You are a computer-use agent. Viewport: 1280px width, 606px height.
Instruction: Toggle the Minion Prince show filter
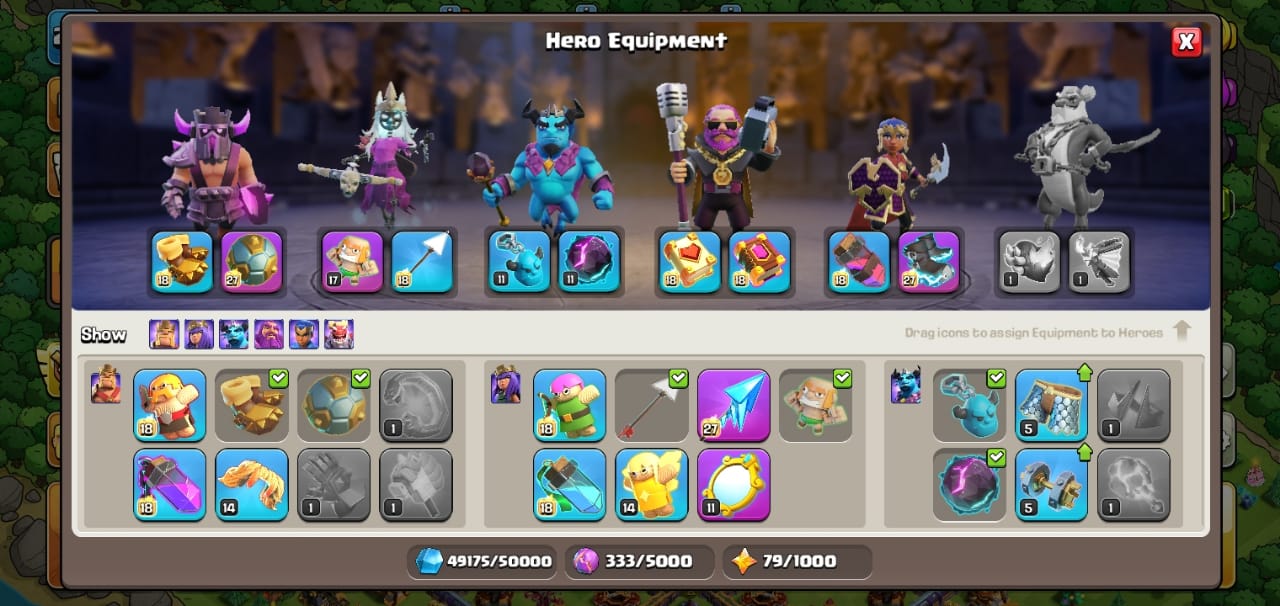[x=234, y=334]
